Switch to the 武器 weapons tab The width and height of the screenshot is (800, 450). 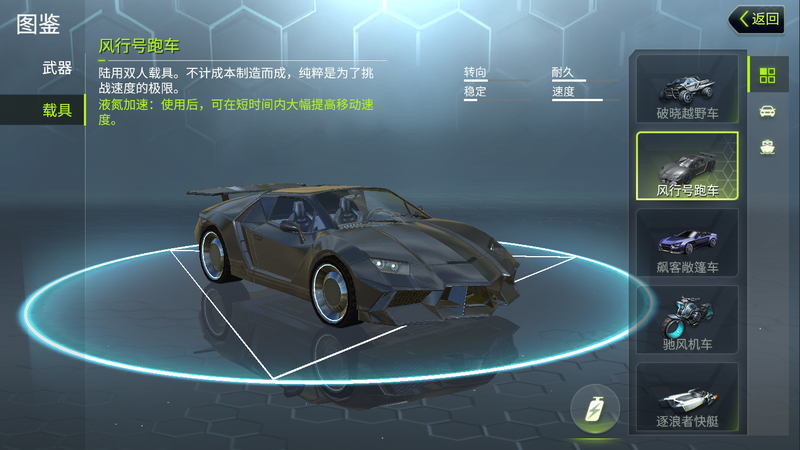[x=57, y=69]
